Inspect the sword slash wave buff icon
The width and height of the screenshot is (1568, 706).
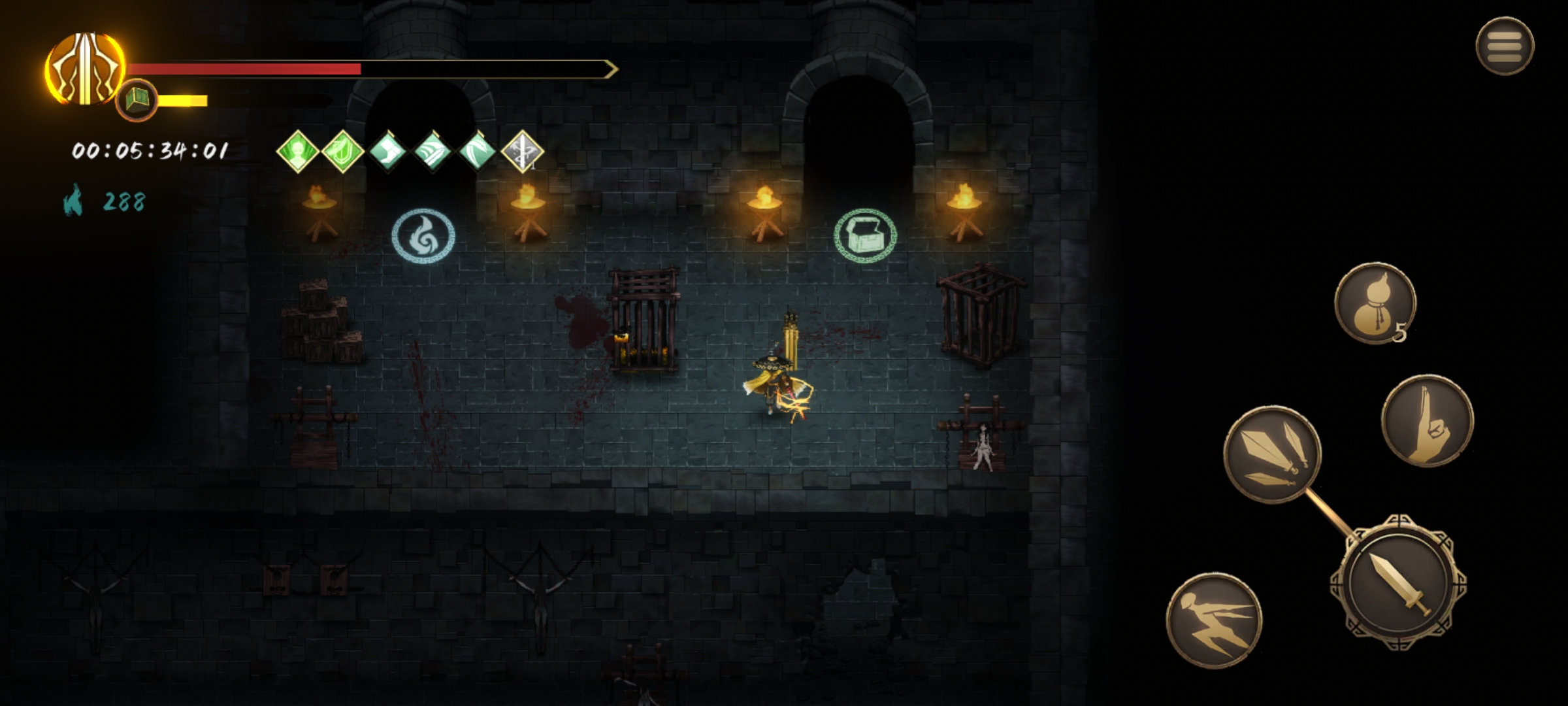[433, 152]
